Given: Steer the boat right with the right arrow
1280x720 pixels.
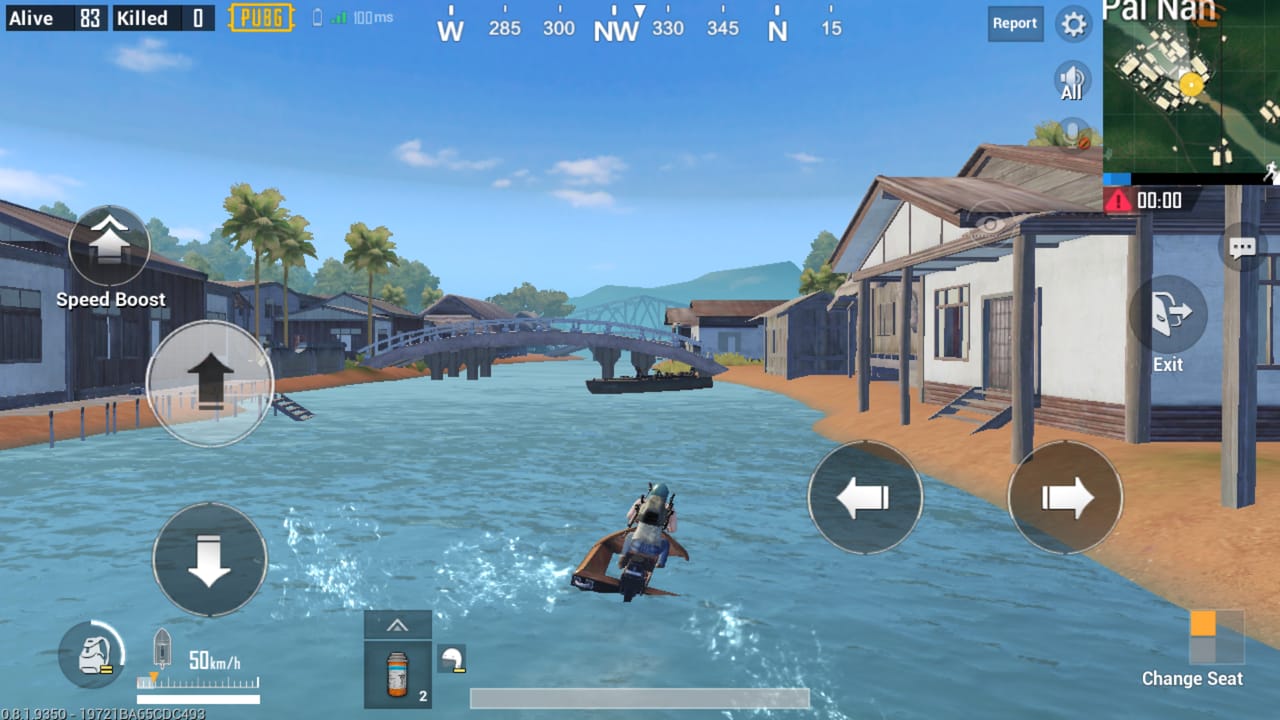Looking at the screenshot, I should (x=1065, y=497).
